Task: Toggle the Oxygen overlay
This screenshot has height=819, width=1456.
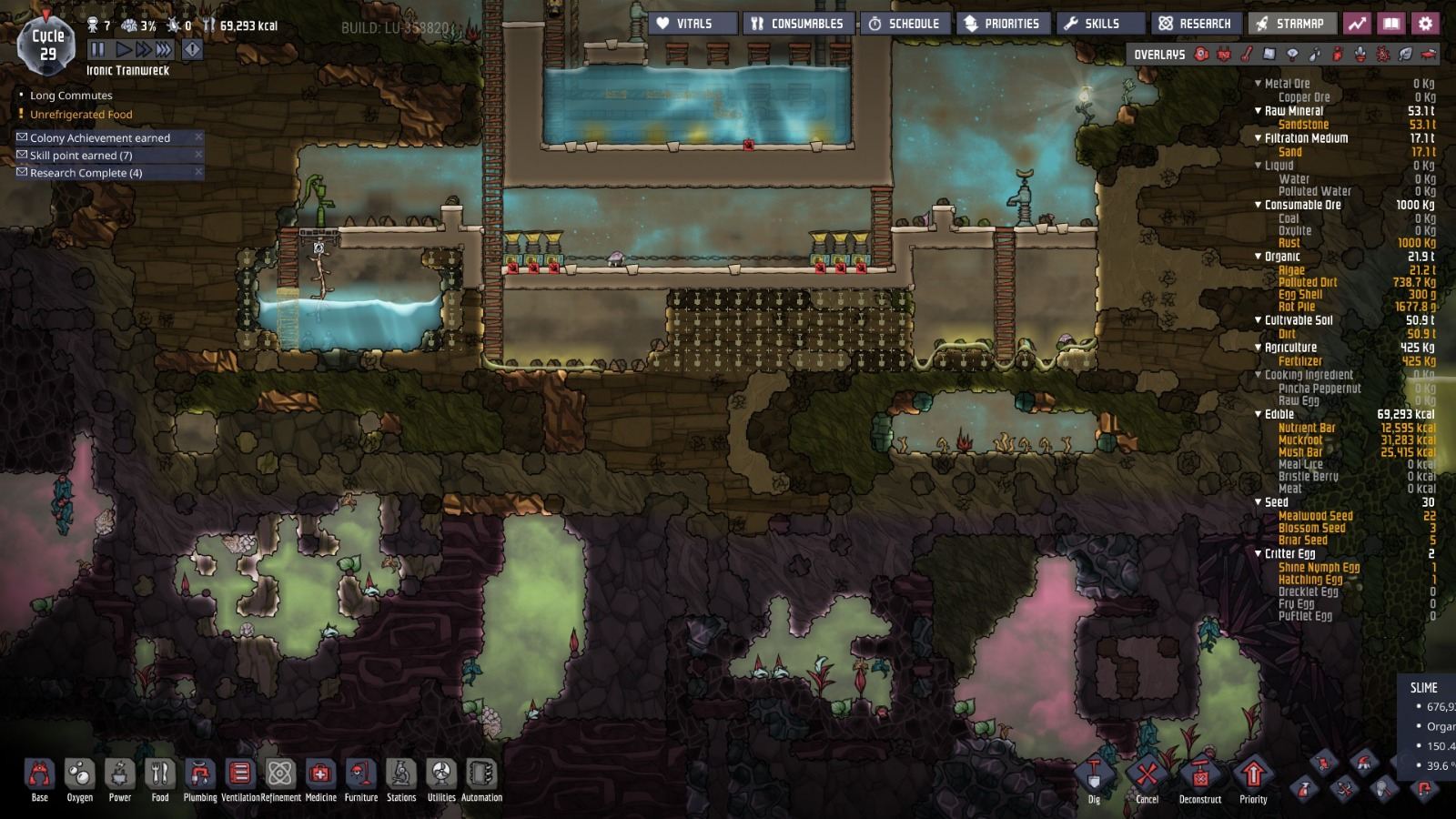Action: tap(1201, 55)
